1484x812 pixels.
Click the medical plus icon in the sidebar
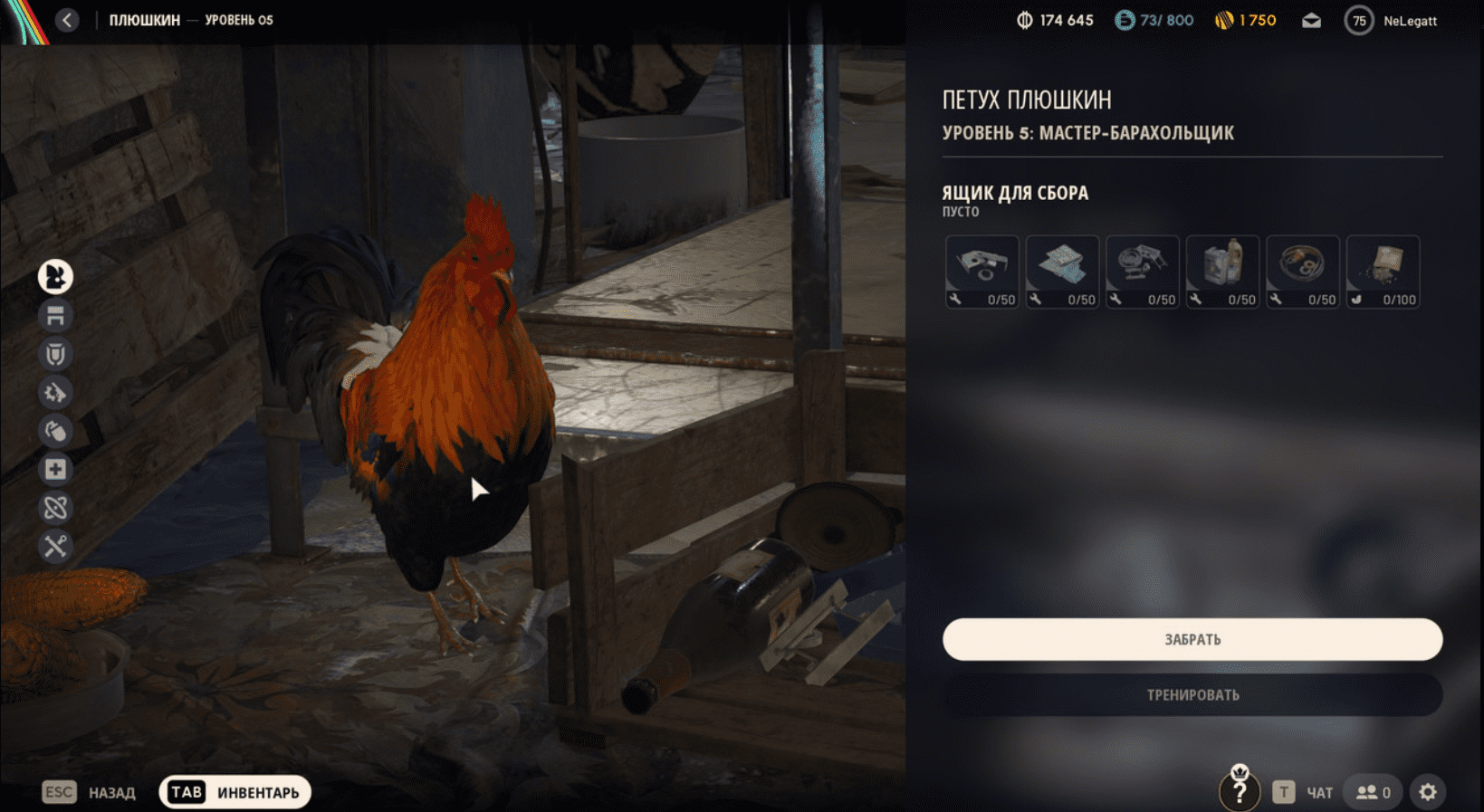(x=55, y=469)
